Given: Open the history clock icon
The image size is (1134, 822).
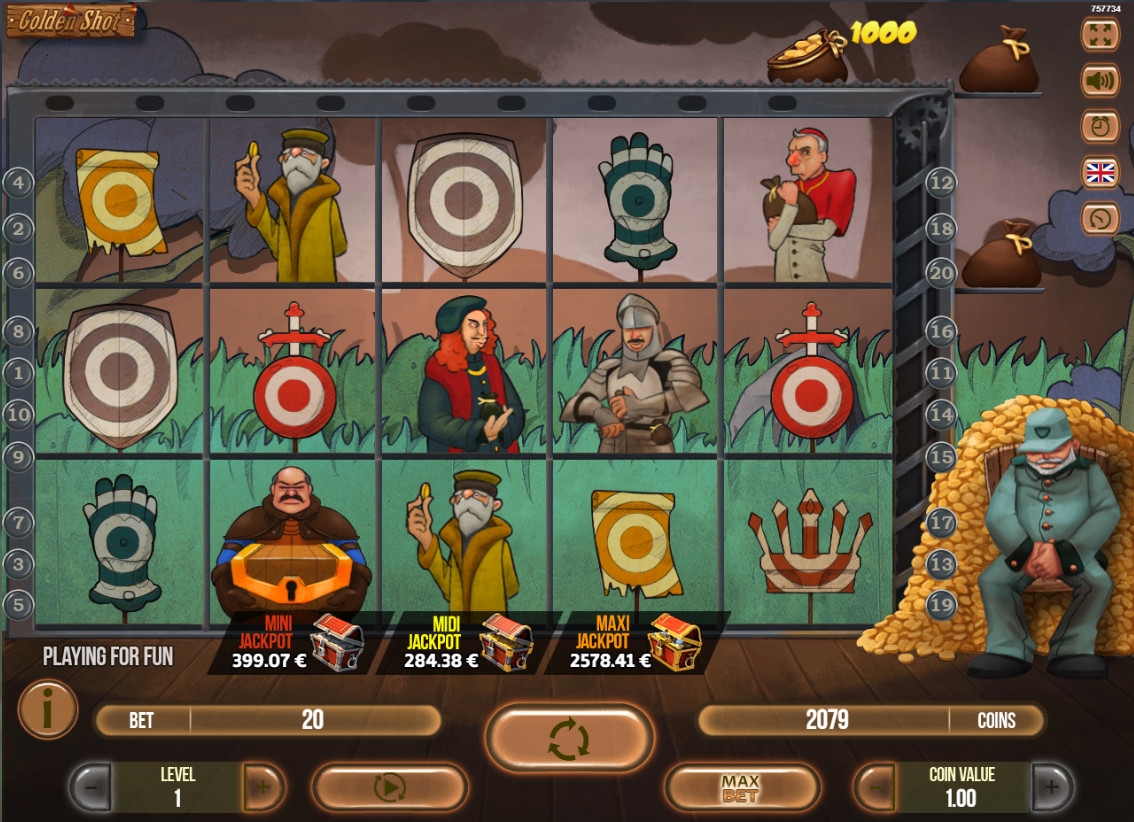Looking at the screenshot, I should 1100,126.
